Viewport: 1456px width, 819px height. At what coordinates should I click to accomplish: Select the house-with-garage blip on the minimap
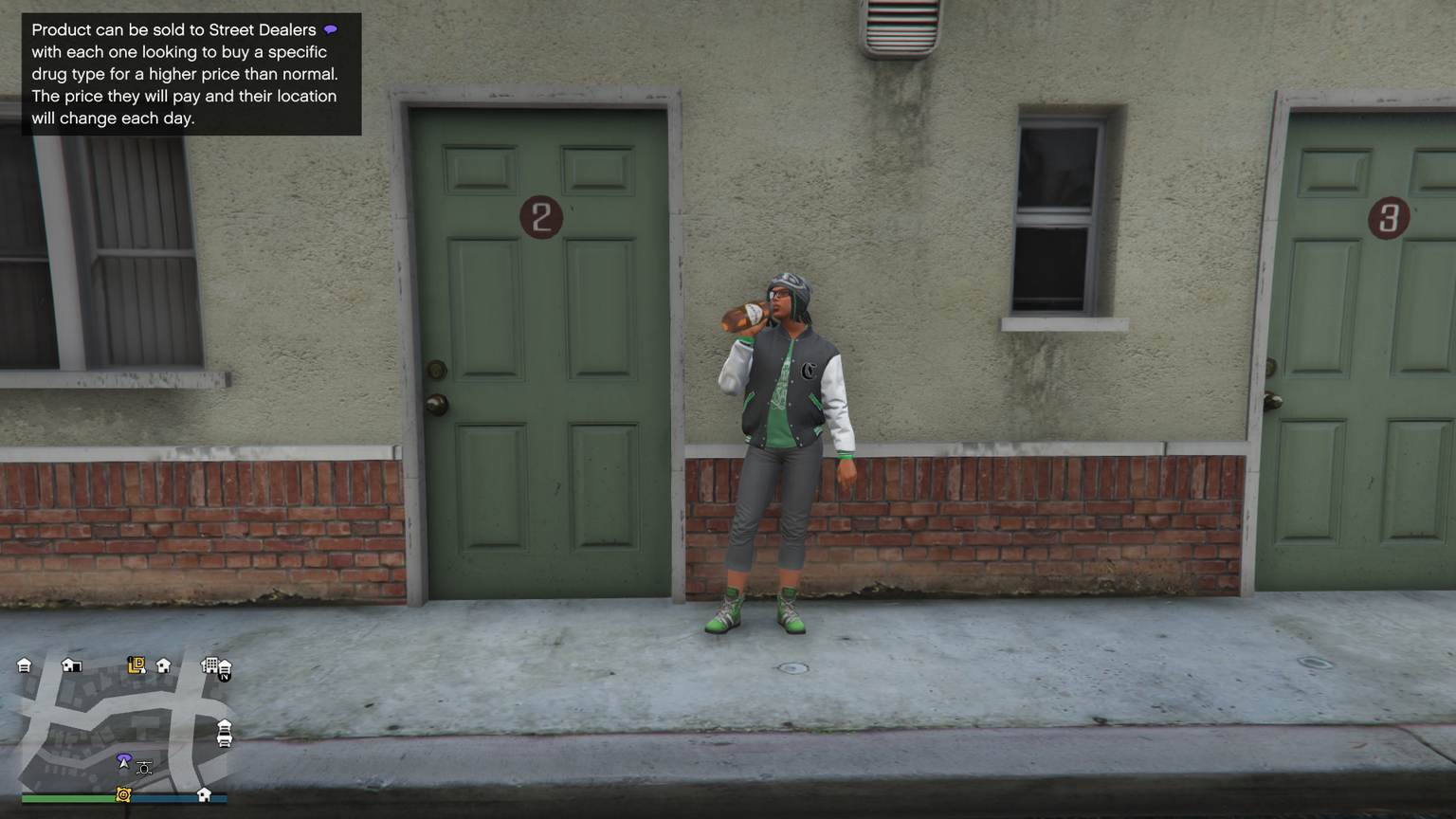point(71,665)
